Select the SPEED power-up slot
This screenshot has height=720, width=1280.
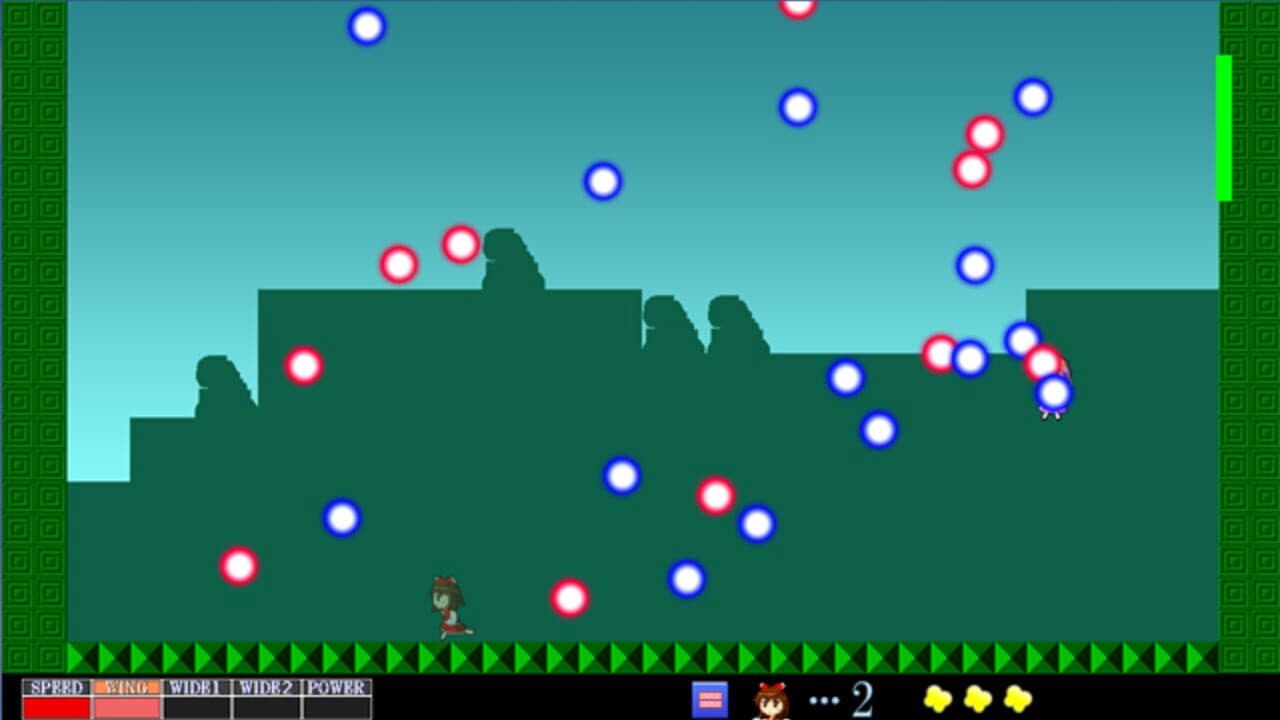[60, 688]
